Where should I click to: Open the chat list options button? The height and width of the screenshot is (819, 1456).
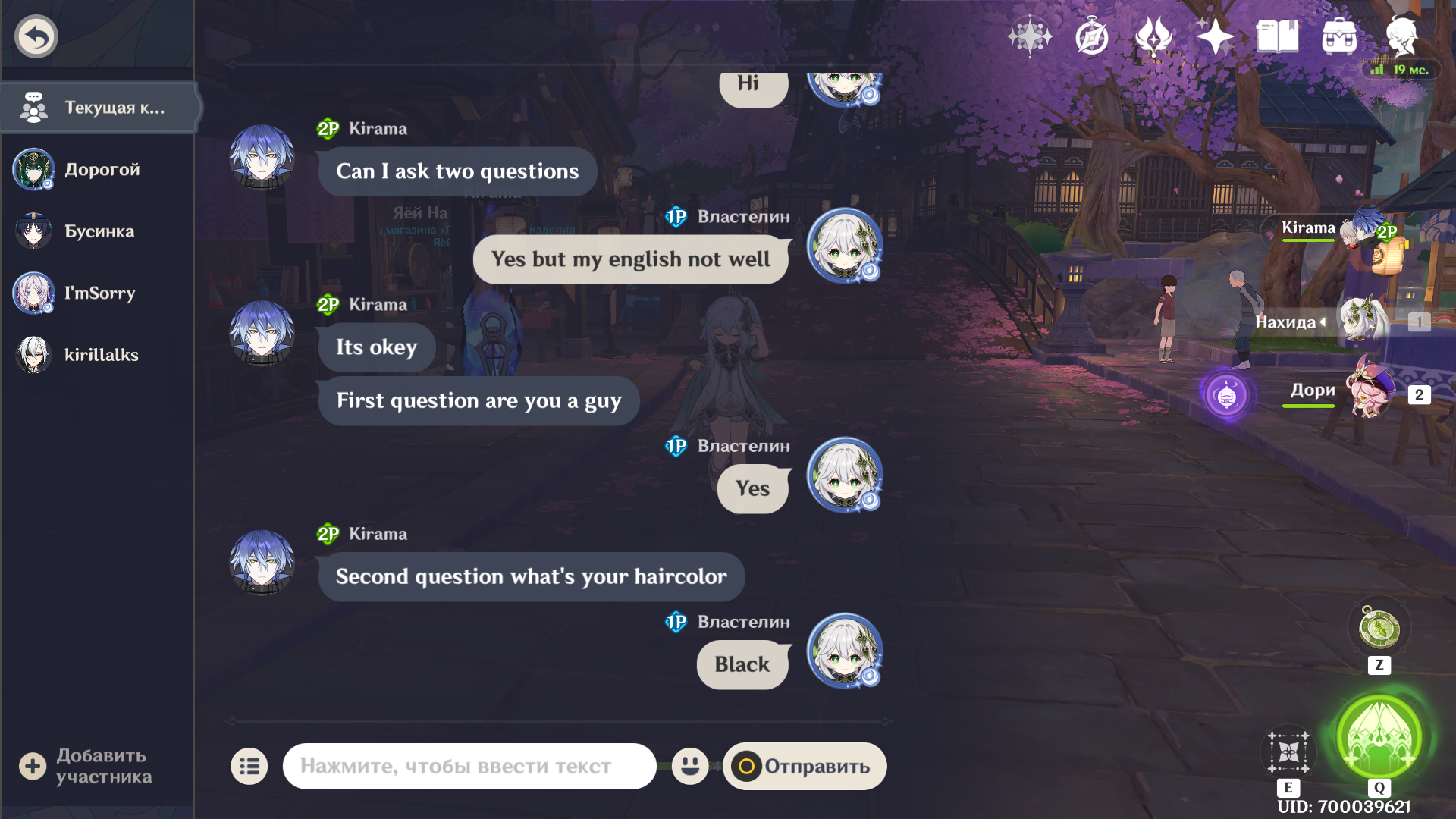pos(249,767)
